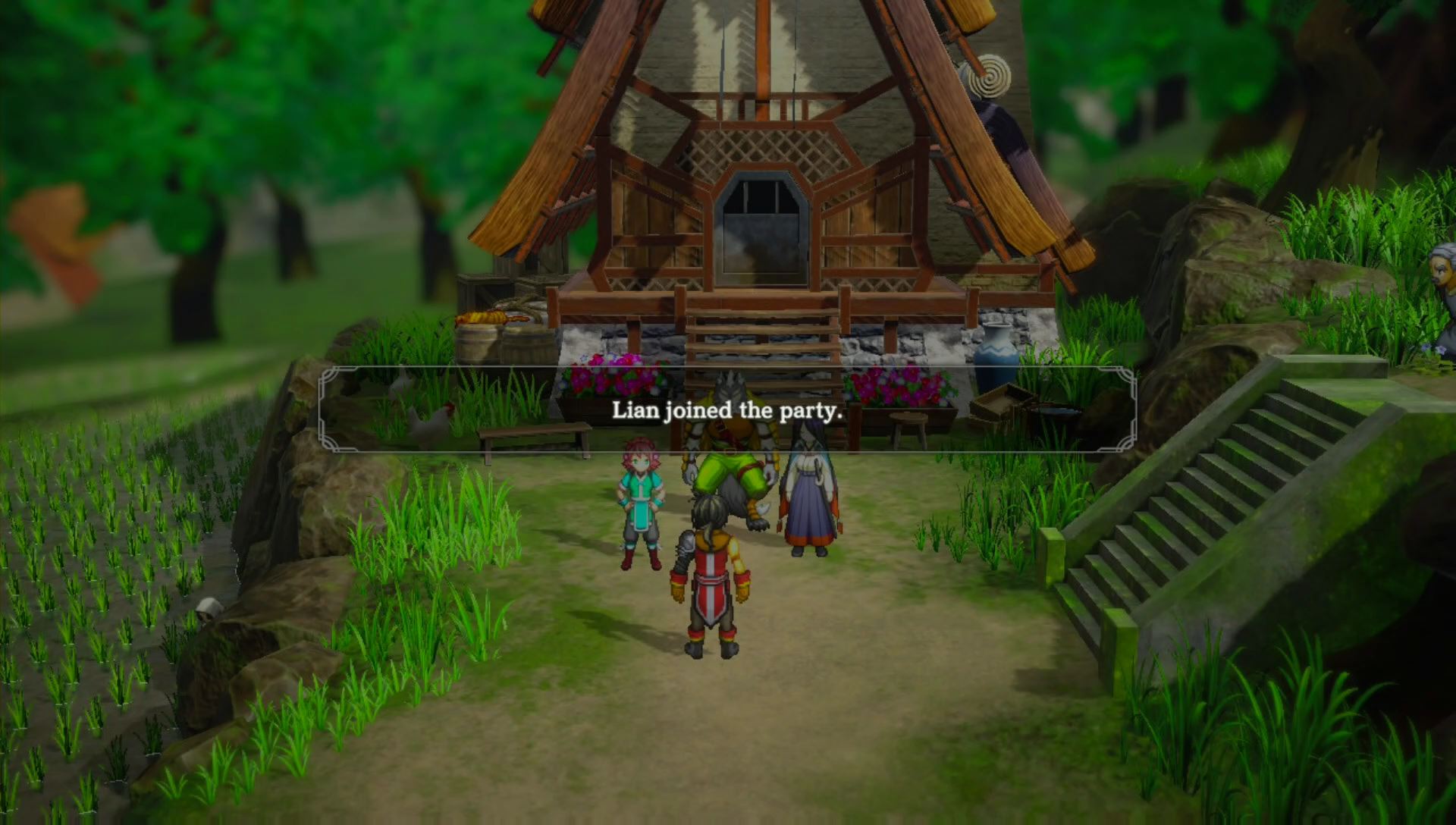Dismiss the "Lian joined the party" message box
The height and width of the screenshot is (825, 1456).
point(726,410)
